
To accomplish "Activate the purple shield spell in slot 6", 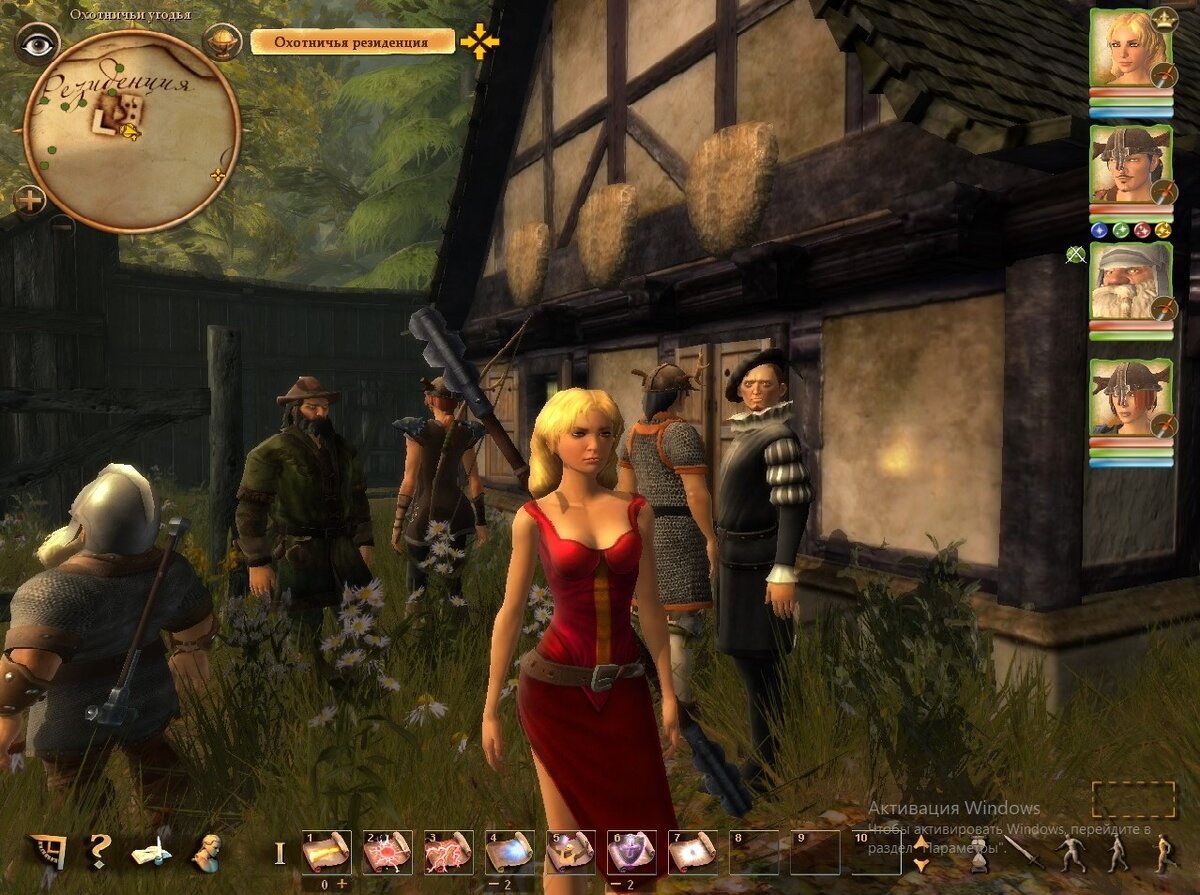I will coord(631,852).
